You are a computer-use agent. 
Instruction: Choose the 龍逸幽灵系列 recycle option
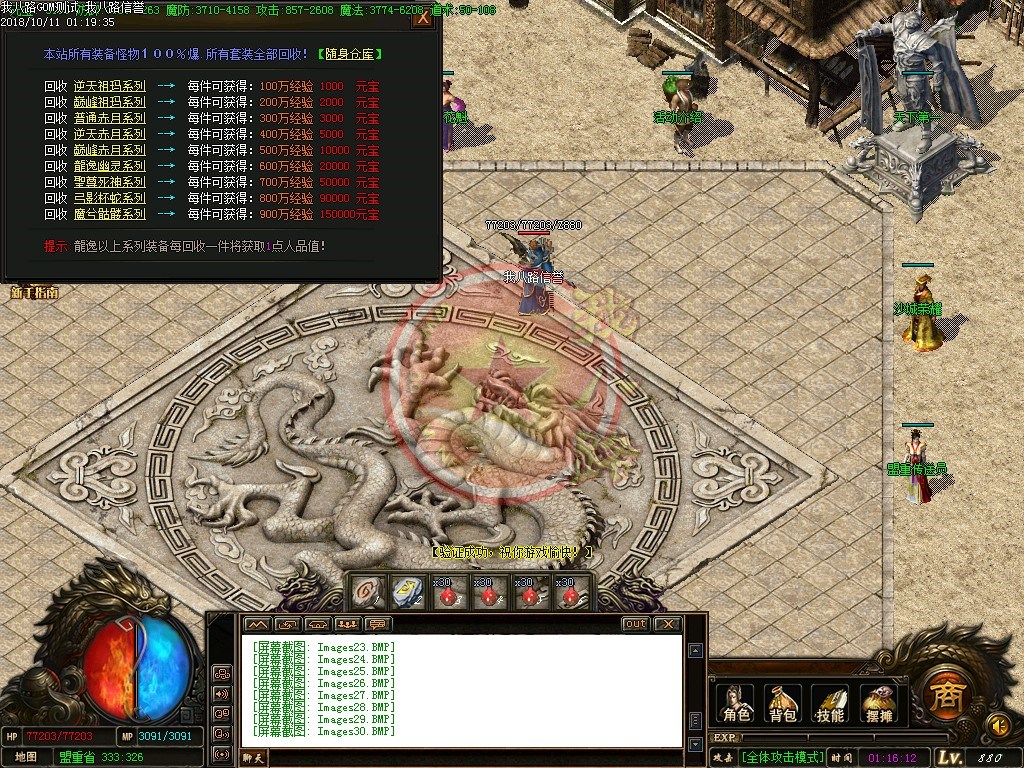click(109, 166)
